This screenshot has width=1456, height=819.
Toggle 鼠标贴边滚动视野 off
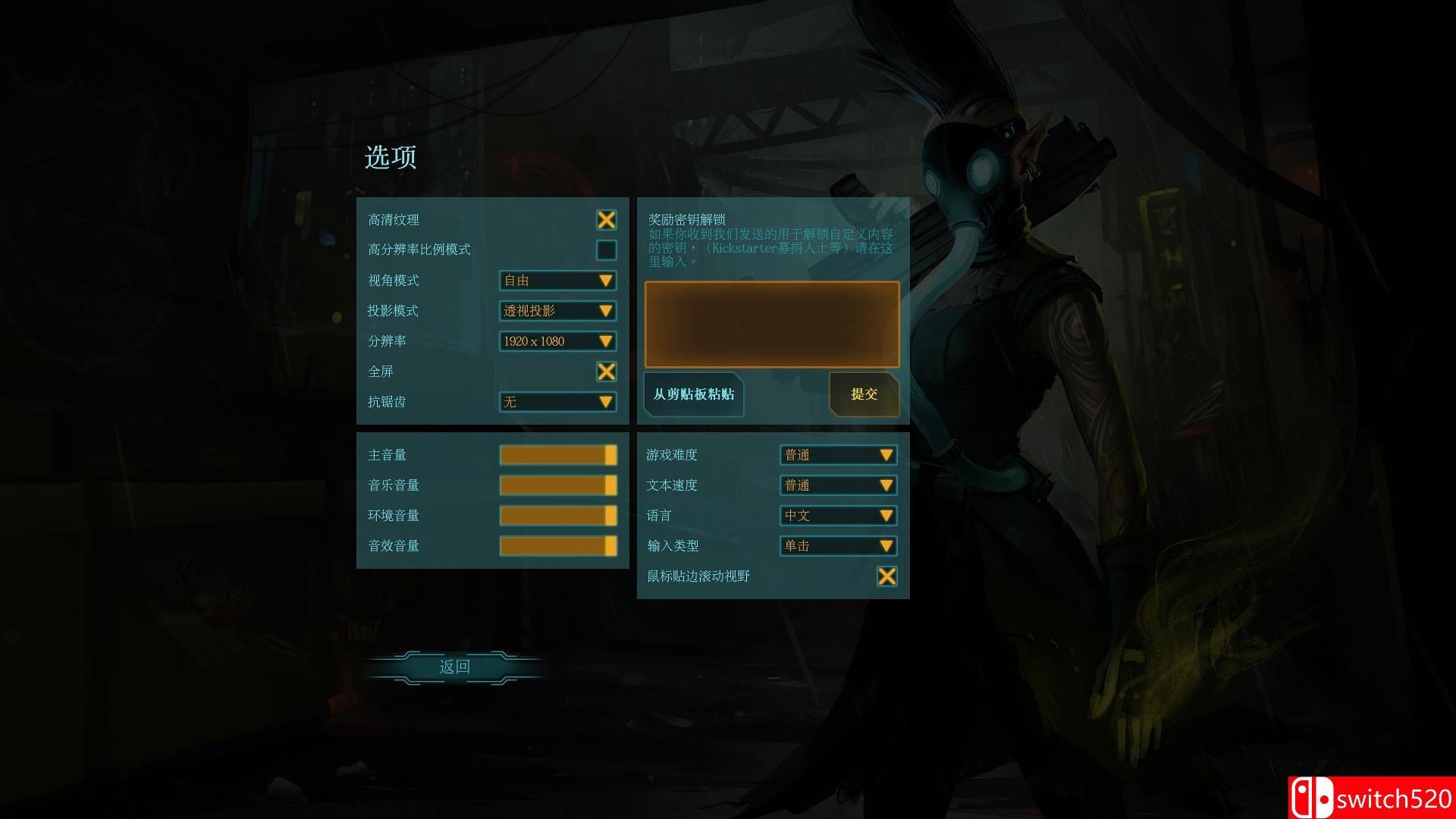(x=887, y=576)
